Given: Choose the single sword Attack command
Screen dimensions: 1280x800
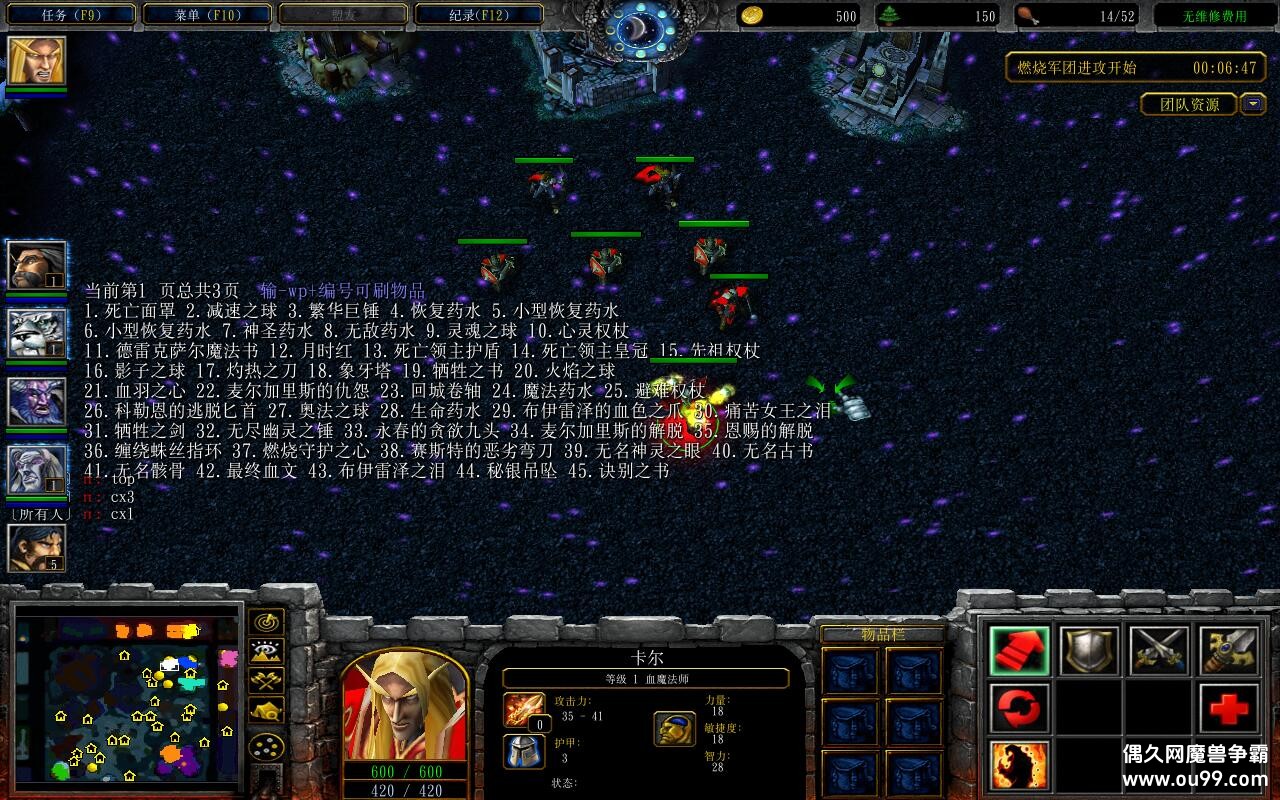Looking at the screenshot, I should [1229, 651].
